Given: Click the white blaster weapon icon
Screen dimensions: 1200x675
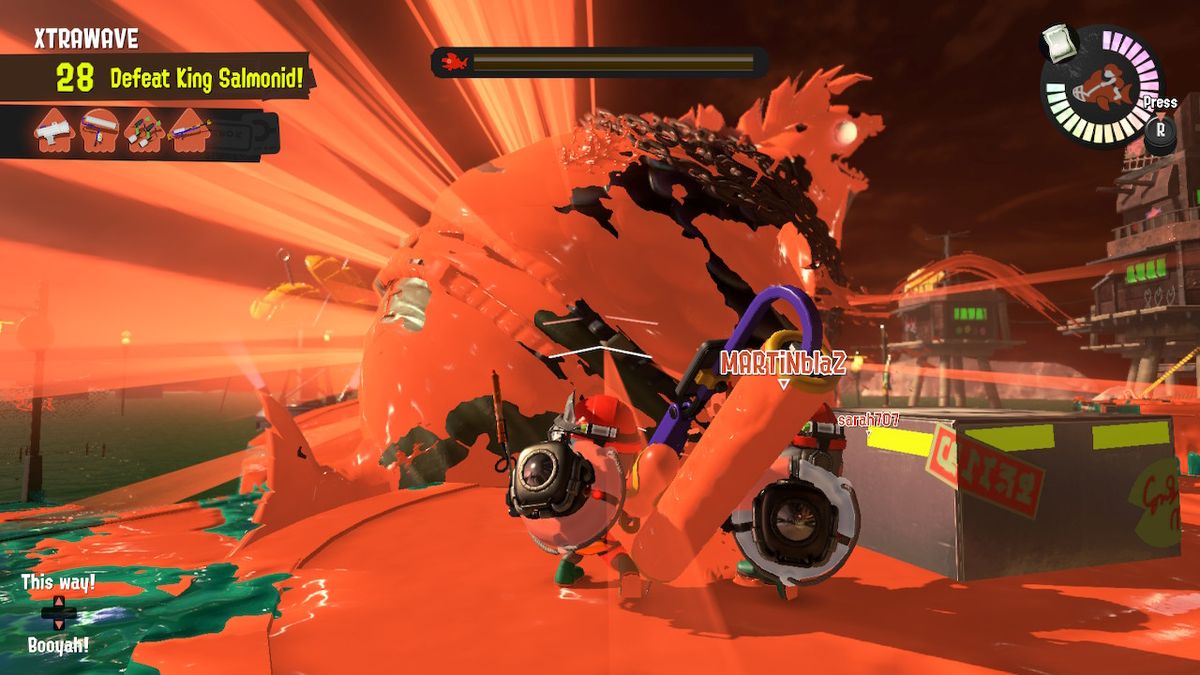Looking at the screenshot, I should pos(55,131).
